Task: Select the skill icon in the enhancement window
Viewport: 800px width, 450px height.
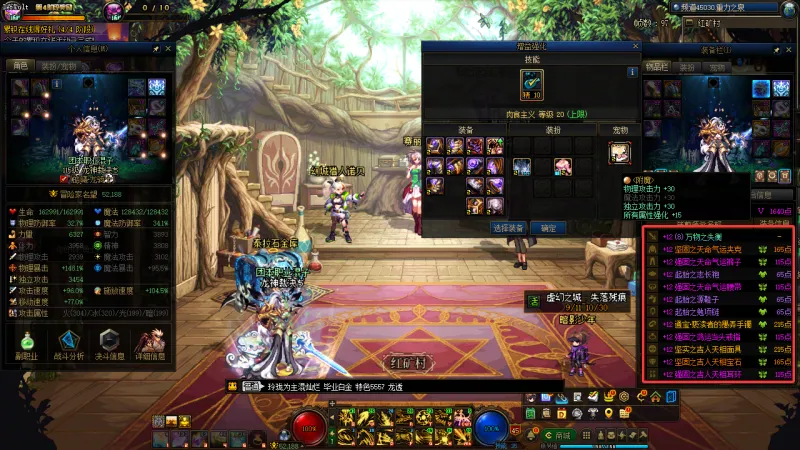Action: (x=532, y=81)
